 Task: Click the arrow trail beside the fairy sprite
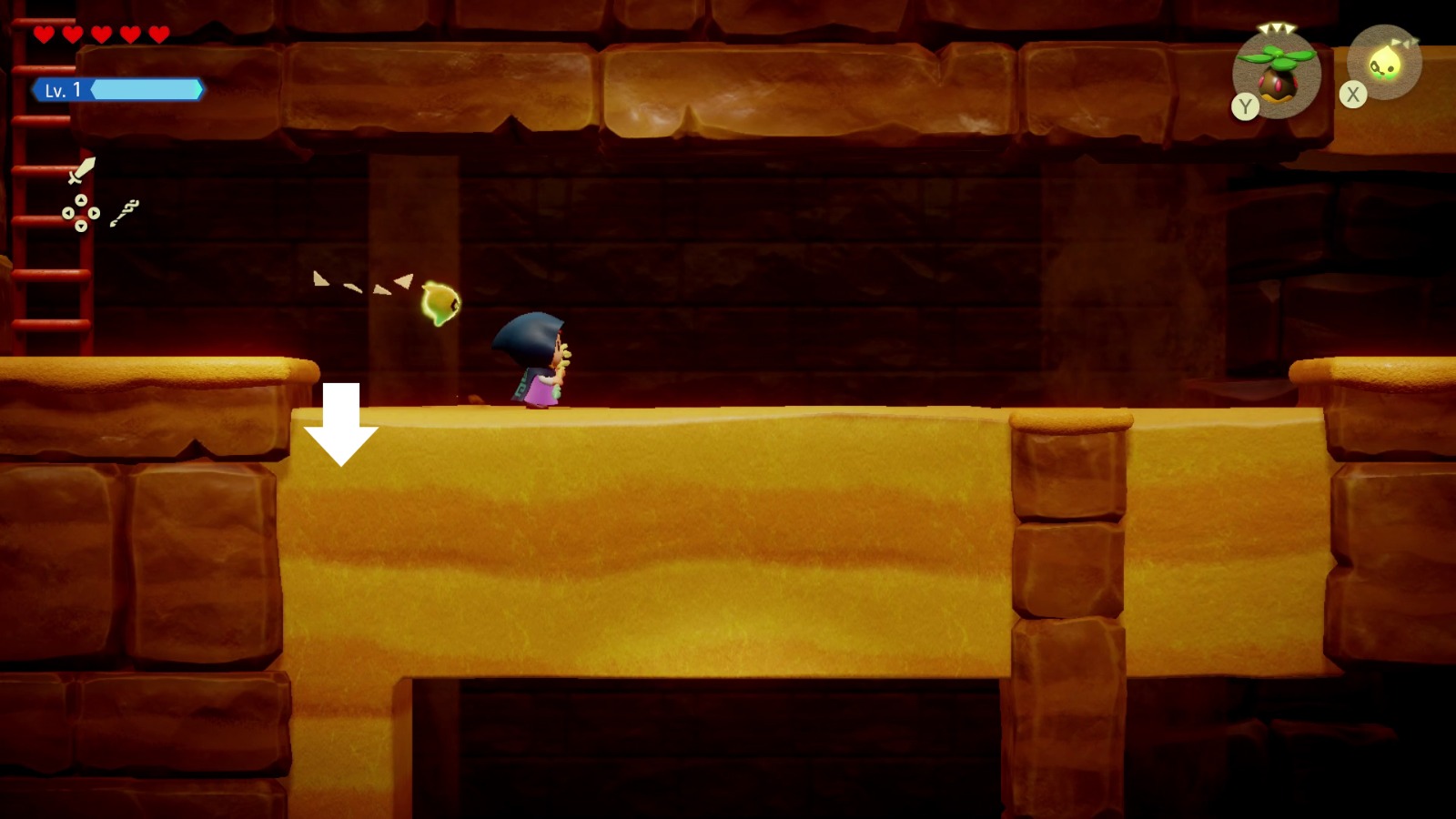coord(362,284)
